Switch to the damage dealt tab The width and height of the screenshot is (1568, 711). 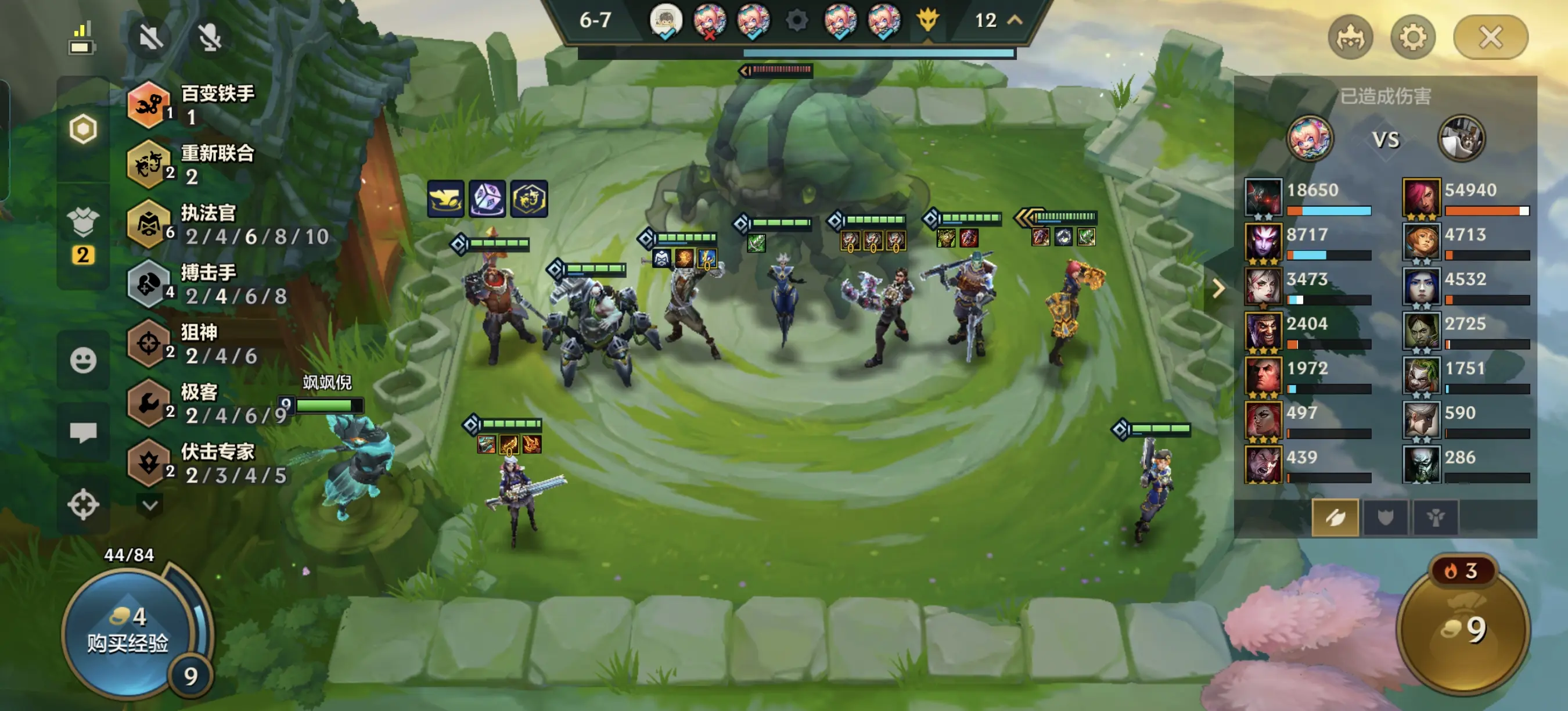1335,518
